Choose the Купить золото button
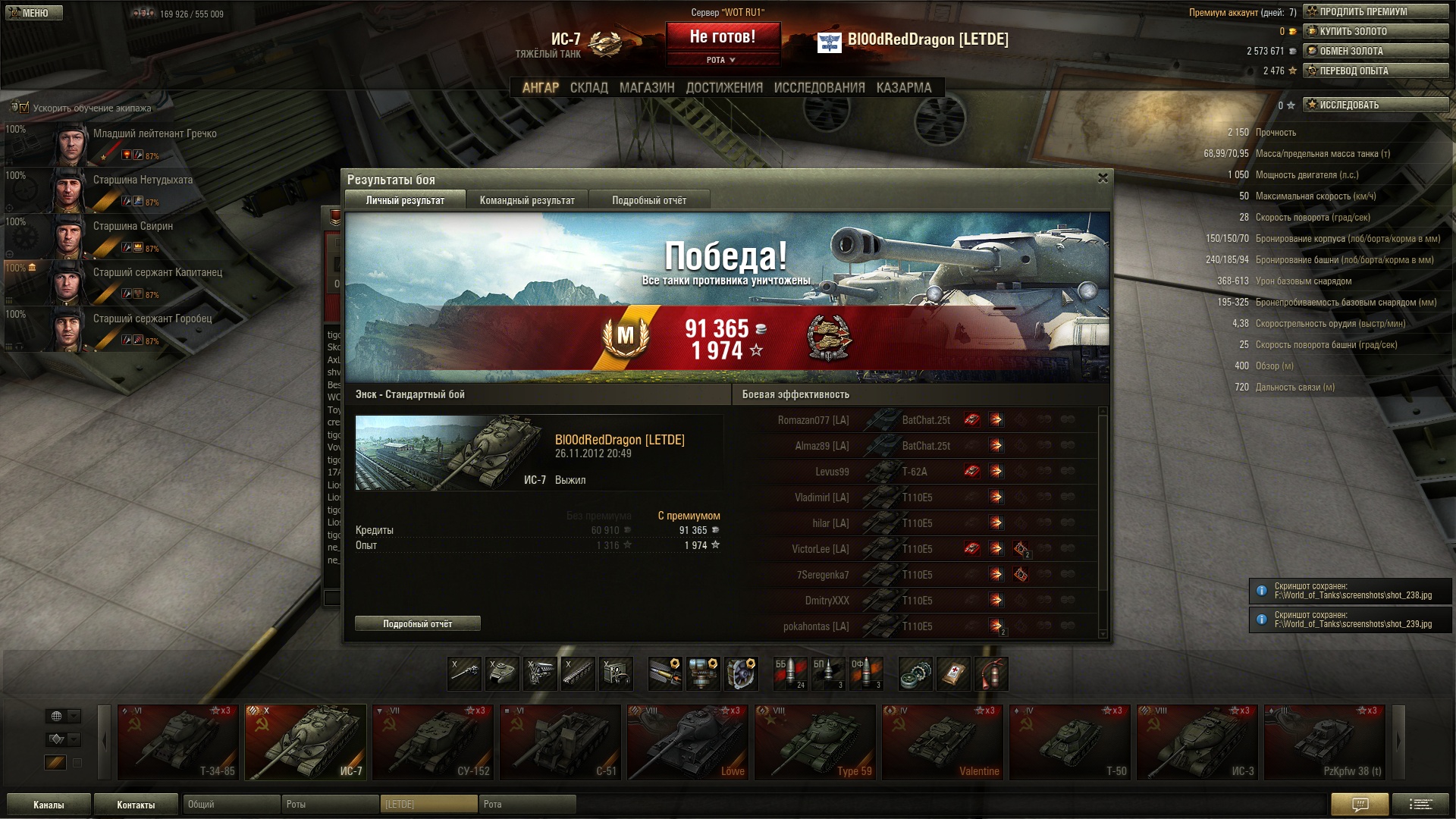The width and height of the screenshot is (1456, 819). click(1375, 31)
